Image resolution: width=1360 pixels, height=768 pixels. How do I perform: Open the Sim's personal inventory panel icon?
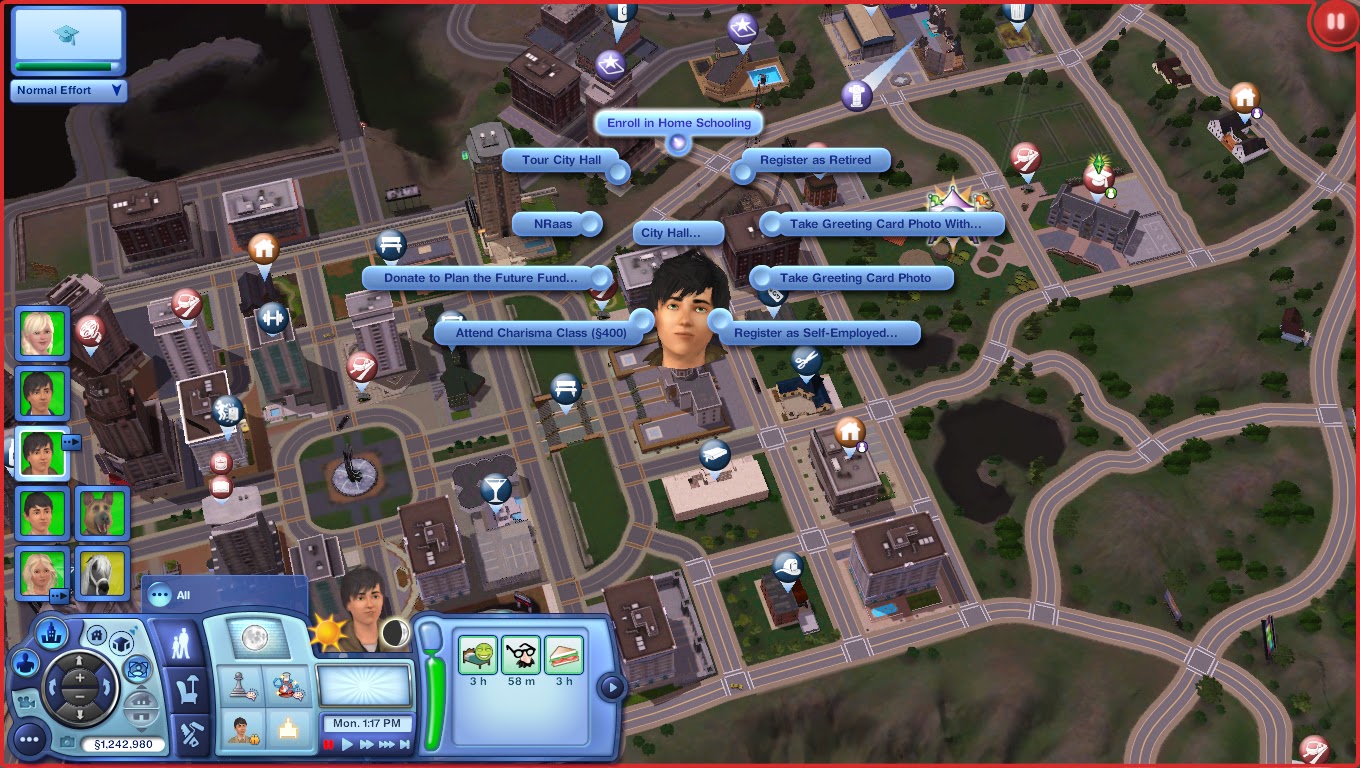coord(188,690)
